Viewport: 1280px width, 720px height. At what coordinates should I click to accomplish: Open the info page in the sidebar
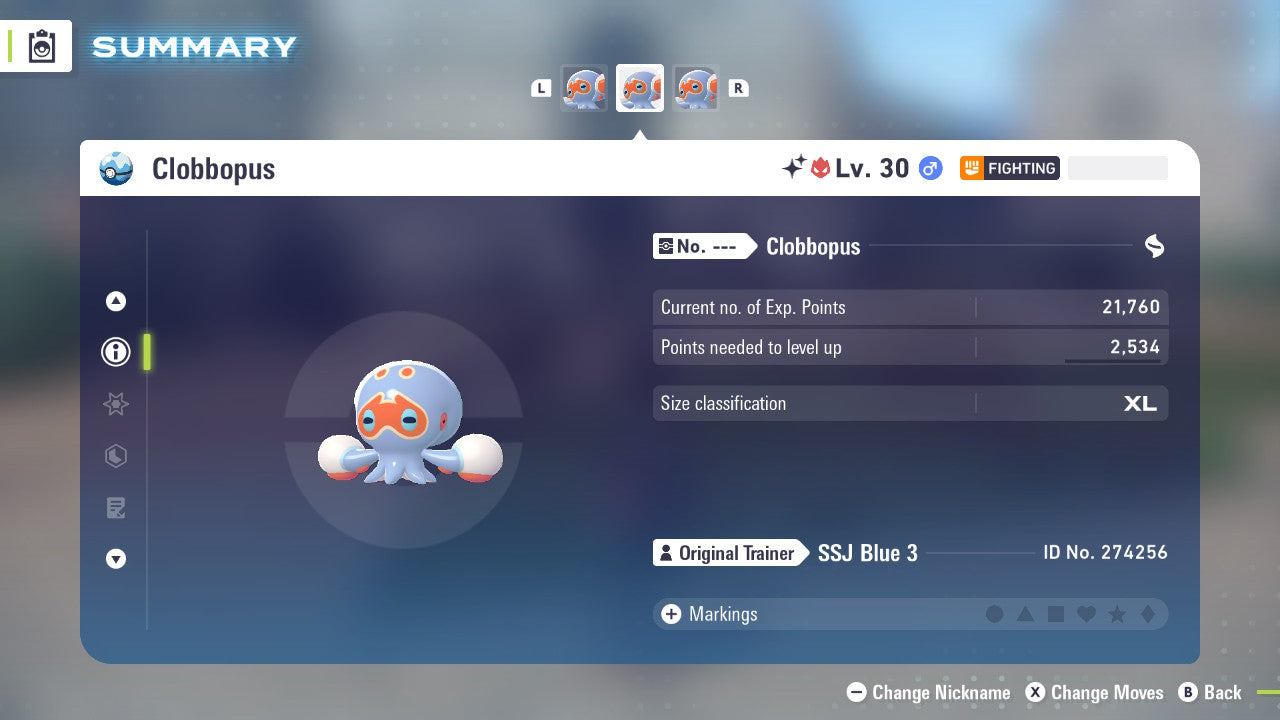point(115,352)
